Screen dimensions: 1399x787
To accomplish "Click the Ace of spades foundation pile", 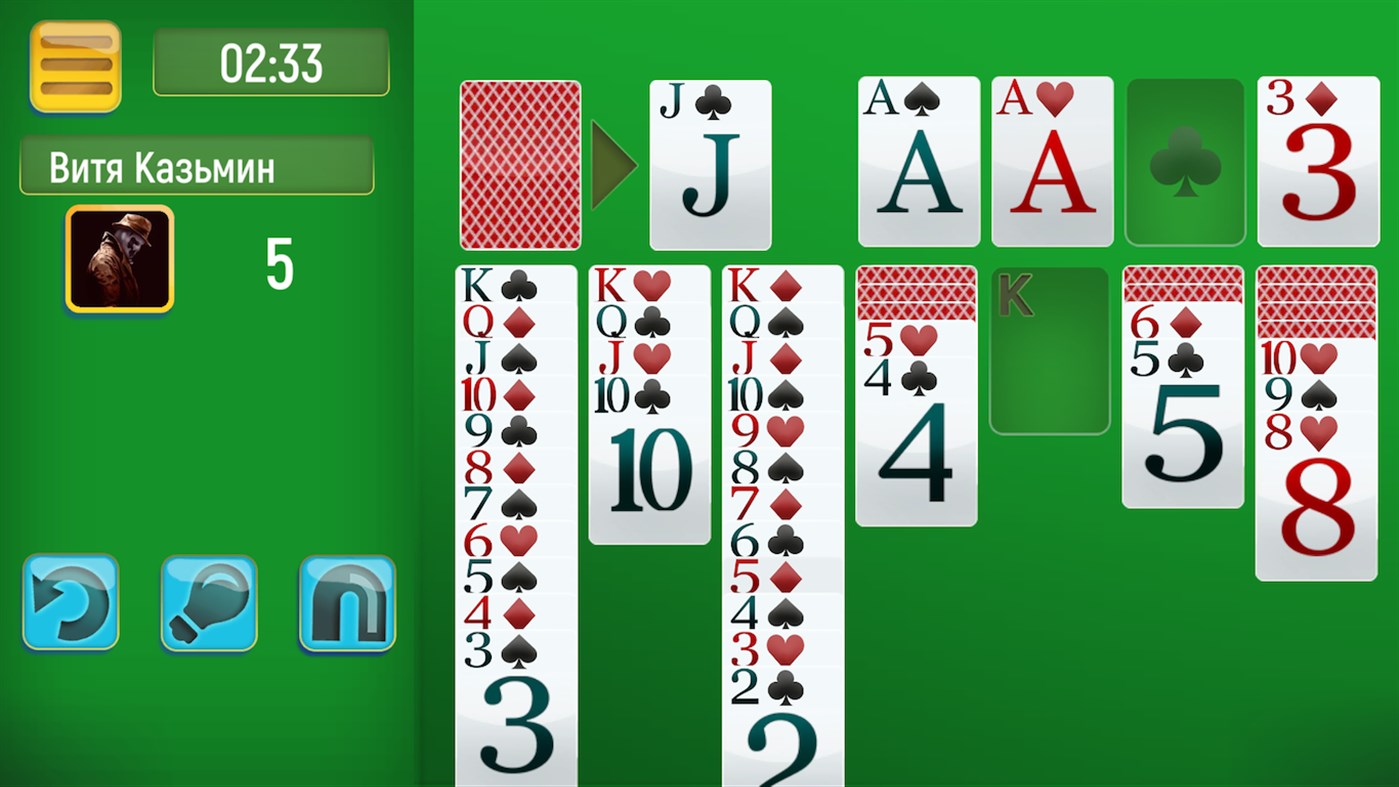I will [918, 162].
